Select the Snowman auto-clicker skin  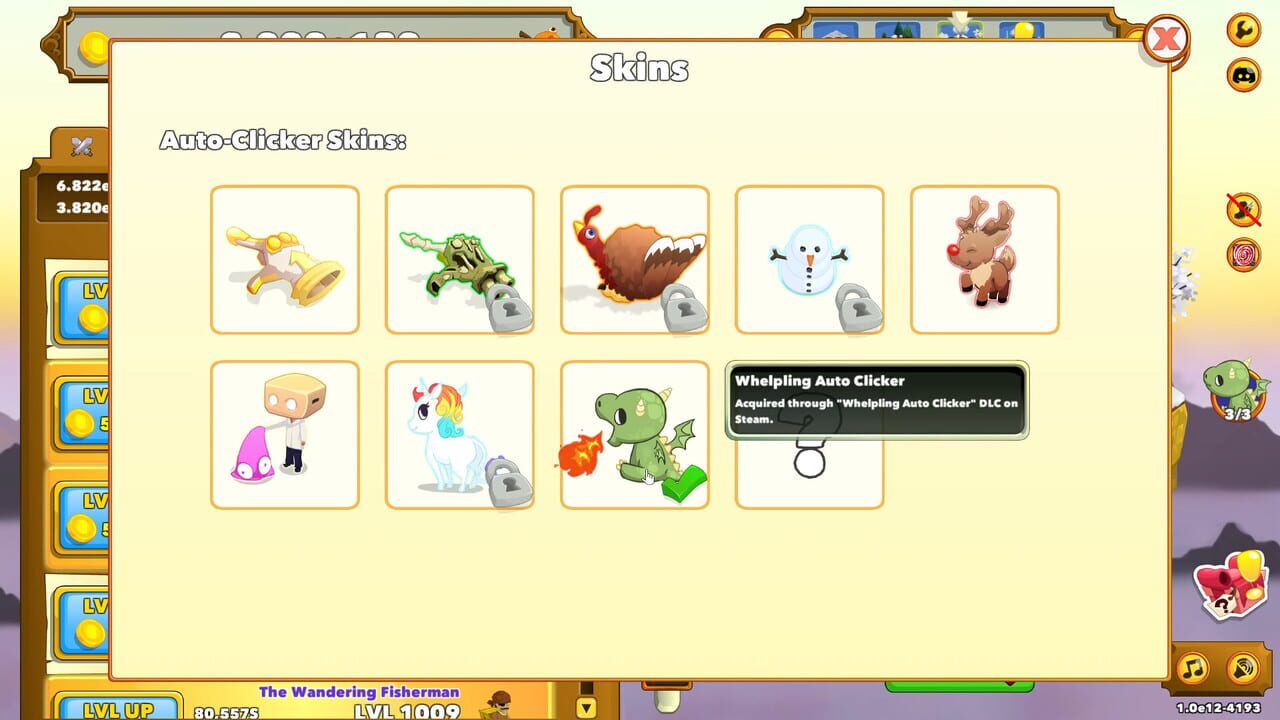pos(810,258)
